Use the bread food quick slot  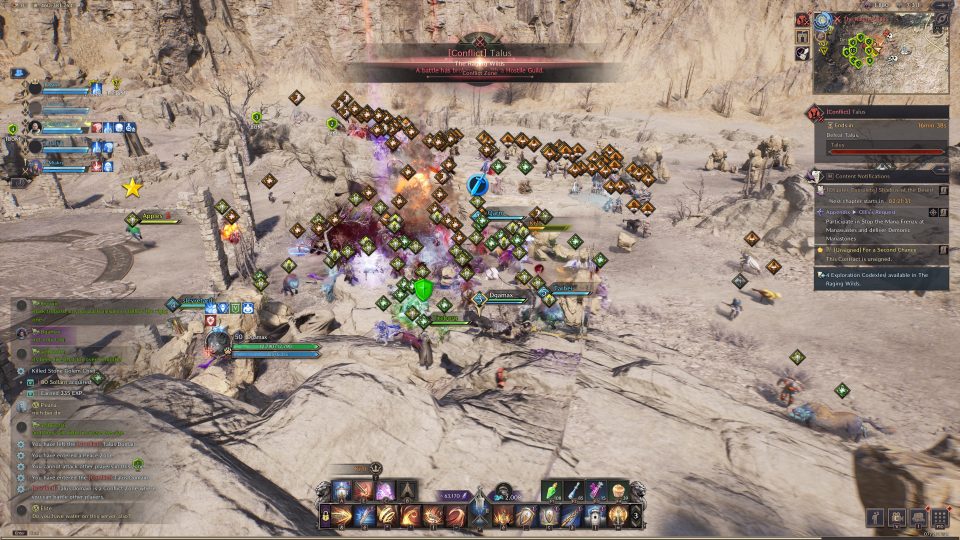619,489
